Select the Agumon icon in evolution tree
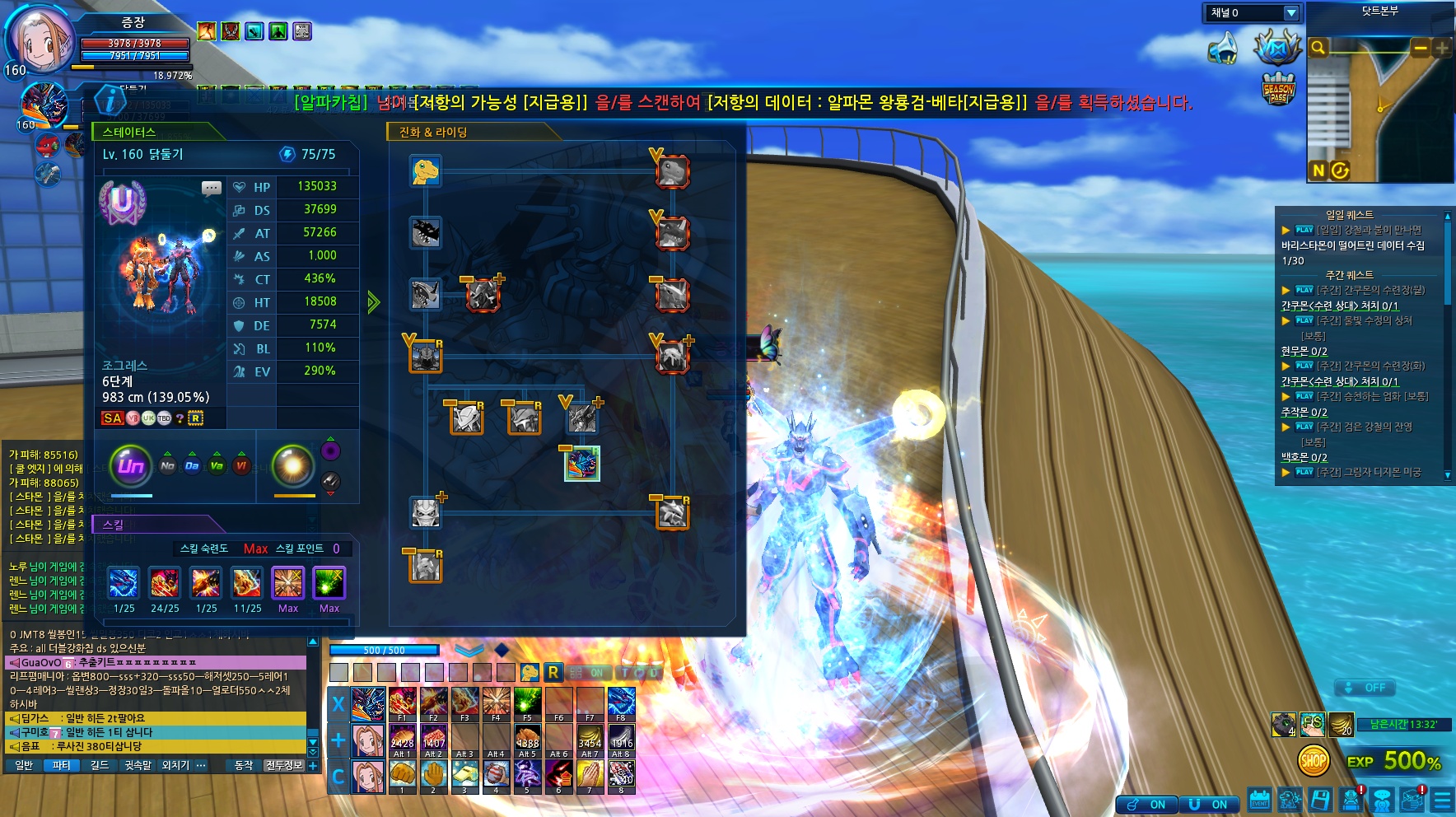Image resolution: width=1456 pixels, height=817 pixels. [x=426, y=170]
